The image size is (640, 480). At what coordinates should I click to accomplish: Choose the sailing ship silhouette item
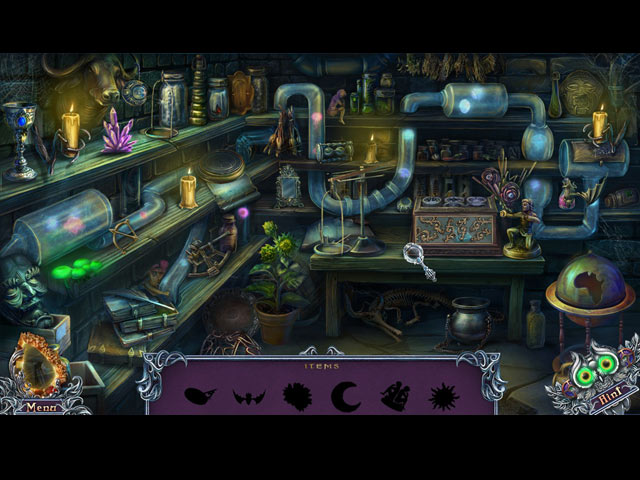pyautogui.click(x=393, y=396)
